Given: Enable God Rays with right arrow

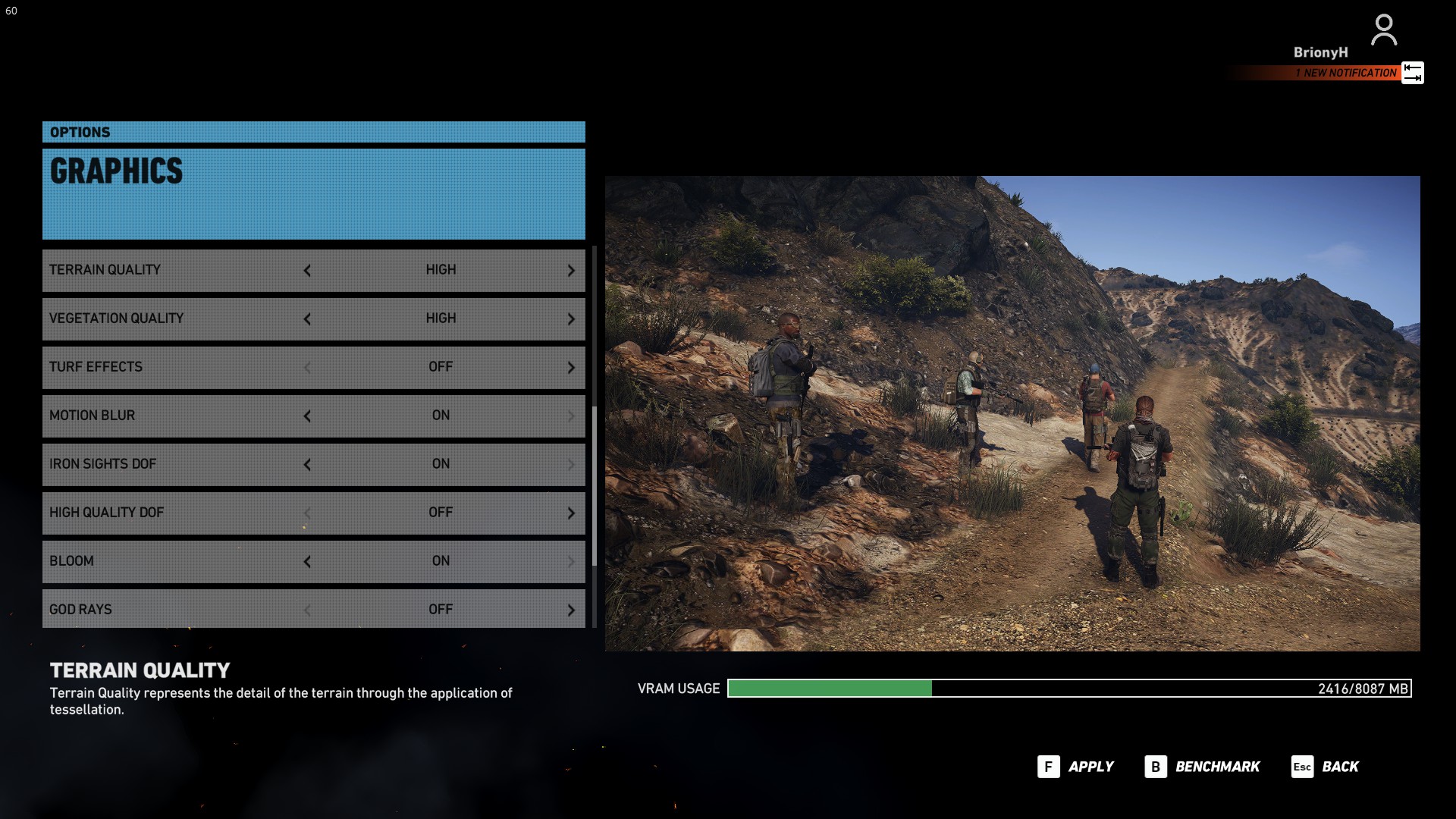Looking at the screenshot, I should [571, 610].
